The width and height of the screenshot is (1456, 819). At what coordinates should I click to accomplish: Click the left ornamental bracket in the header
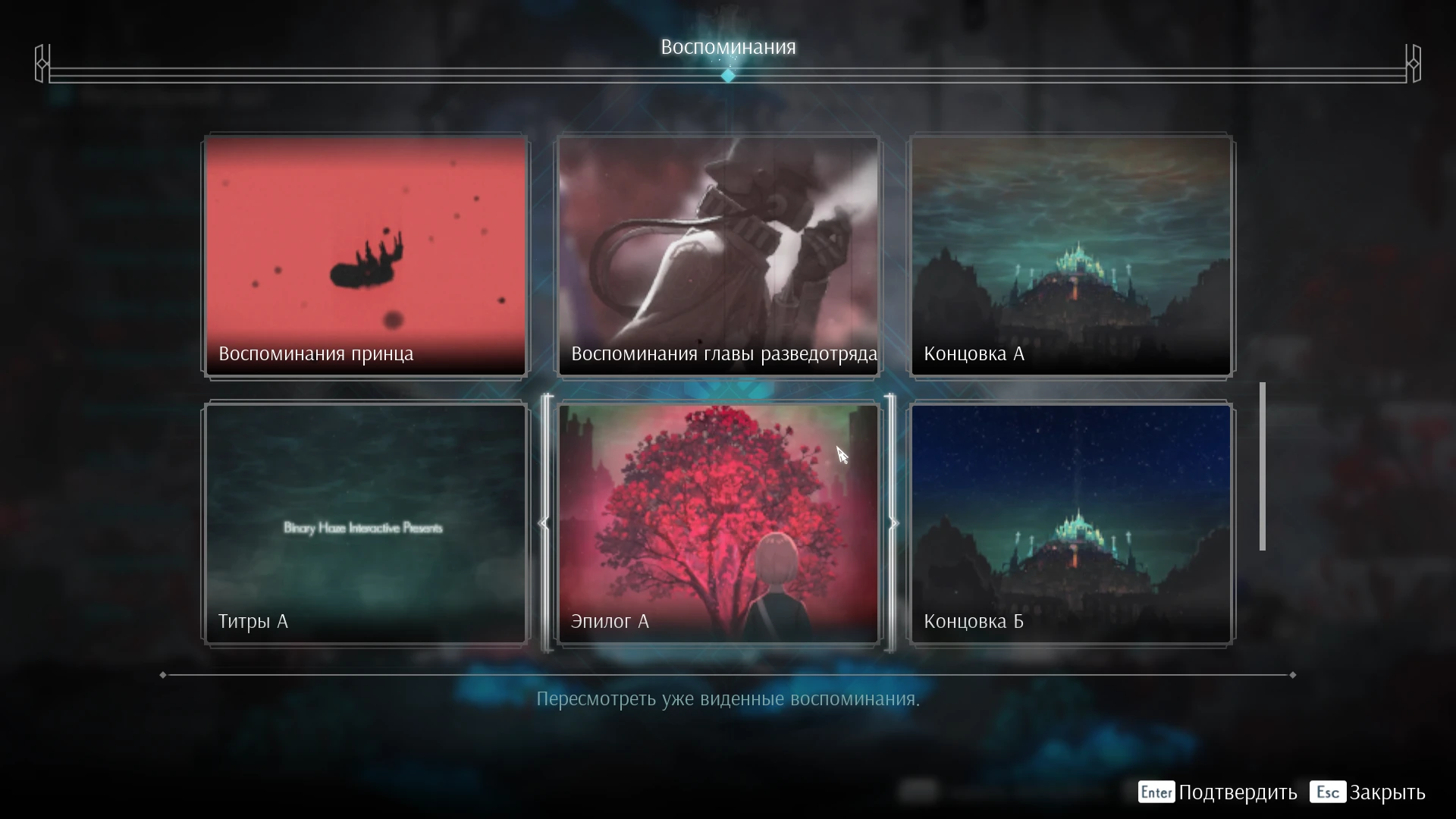pyautogui.click(x=43, y=64)
